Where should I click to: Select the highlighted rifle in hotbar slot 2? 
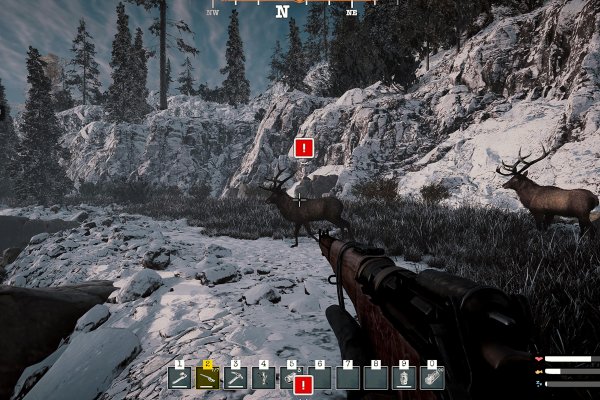tap(208, 378)
